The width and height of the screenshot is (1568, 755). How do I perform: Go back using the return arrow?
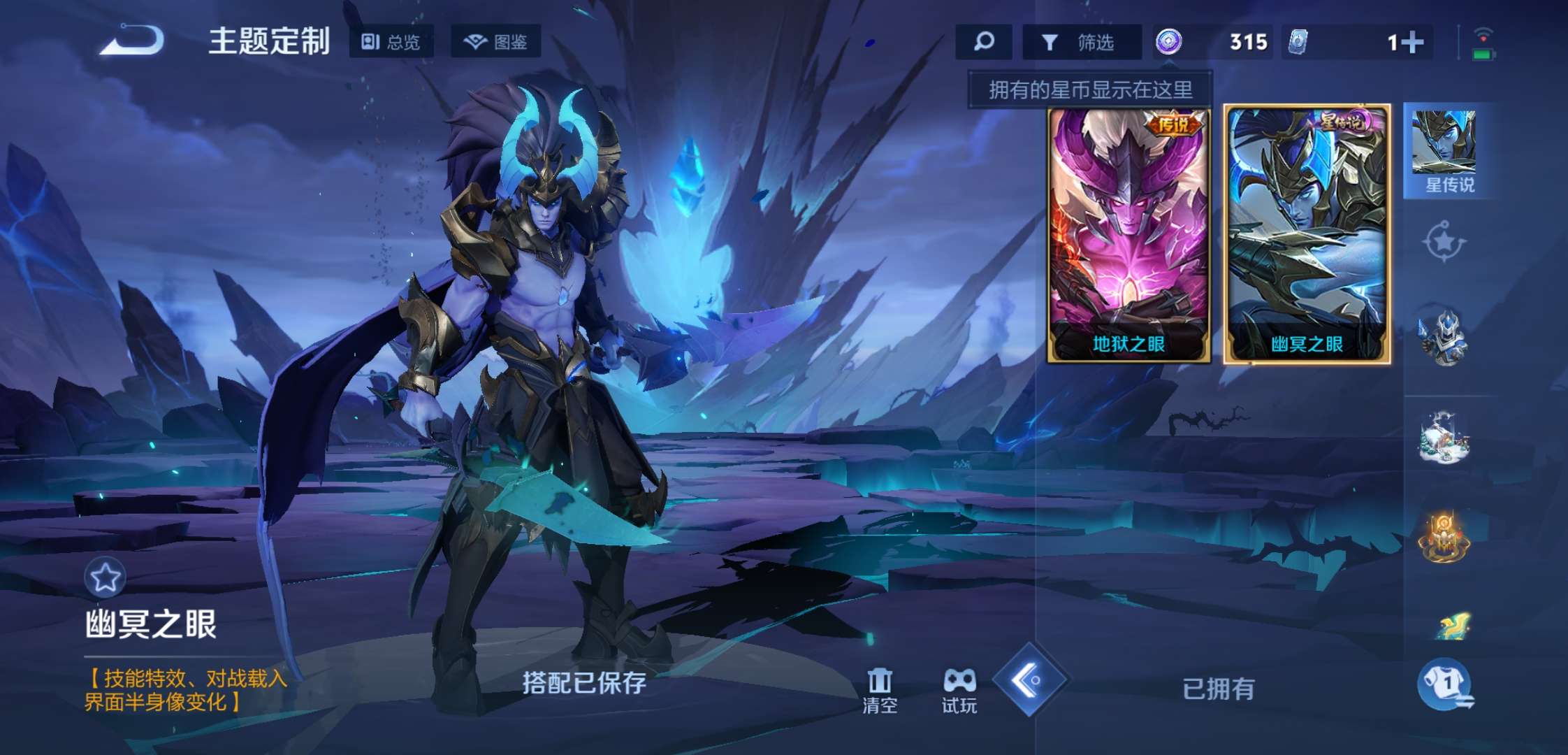133,41
